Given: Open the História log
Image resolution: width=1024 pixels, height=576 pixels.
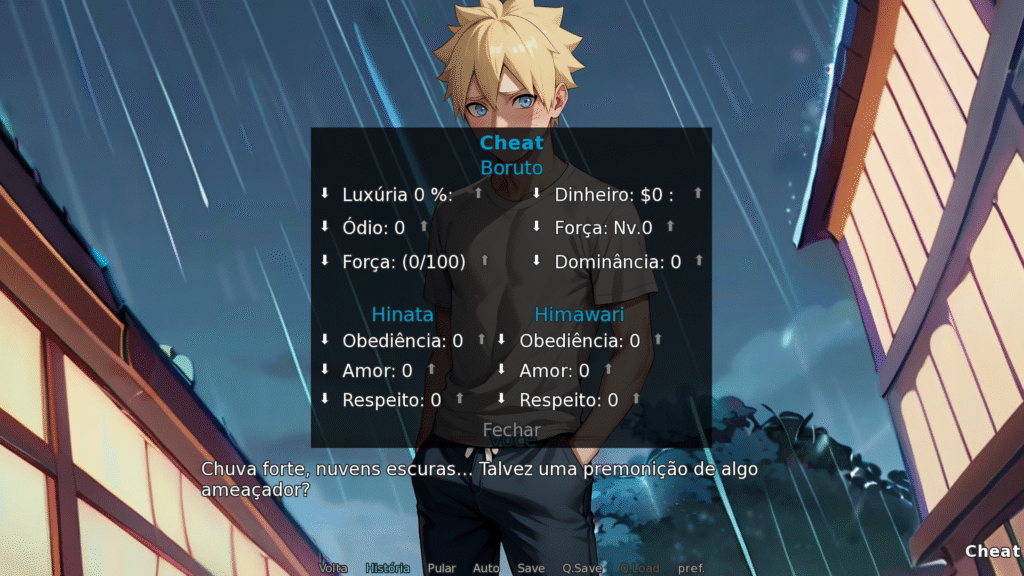Looking at the screenshot, I should point(387,568).
